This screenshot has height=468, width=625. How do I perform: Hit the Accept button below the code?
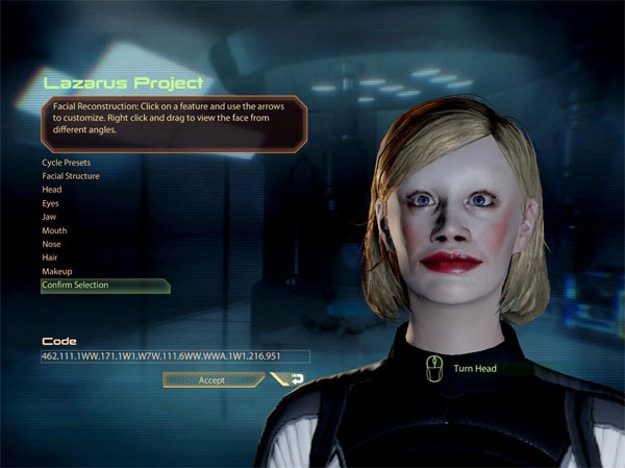tap(212, 380)
